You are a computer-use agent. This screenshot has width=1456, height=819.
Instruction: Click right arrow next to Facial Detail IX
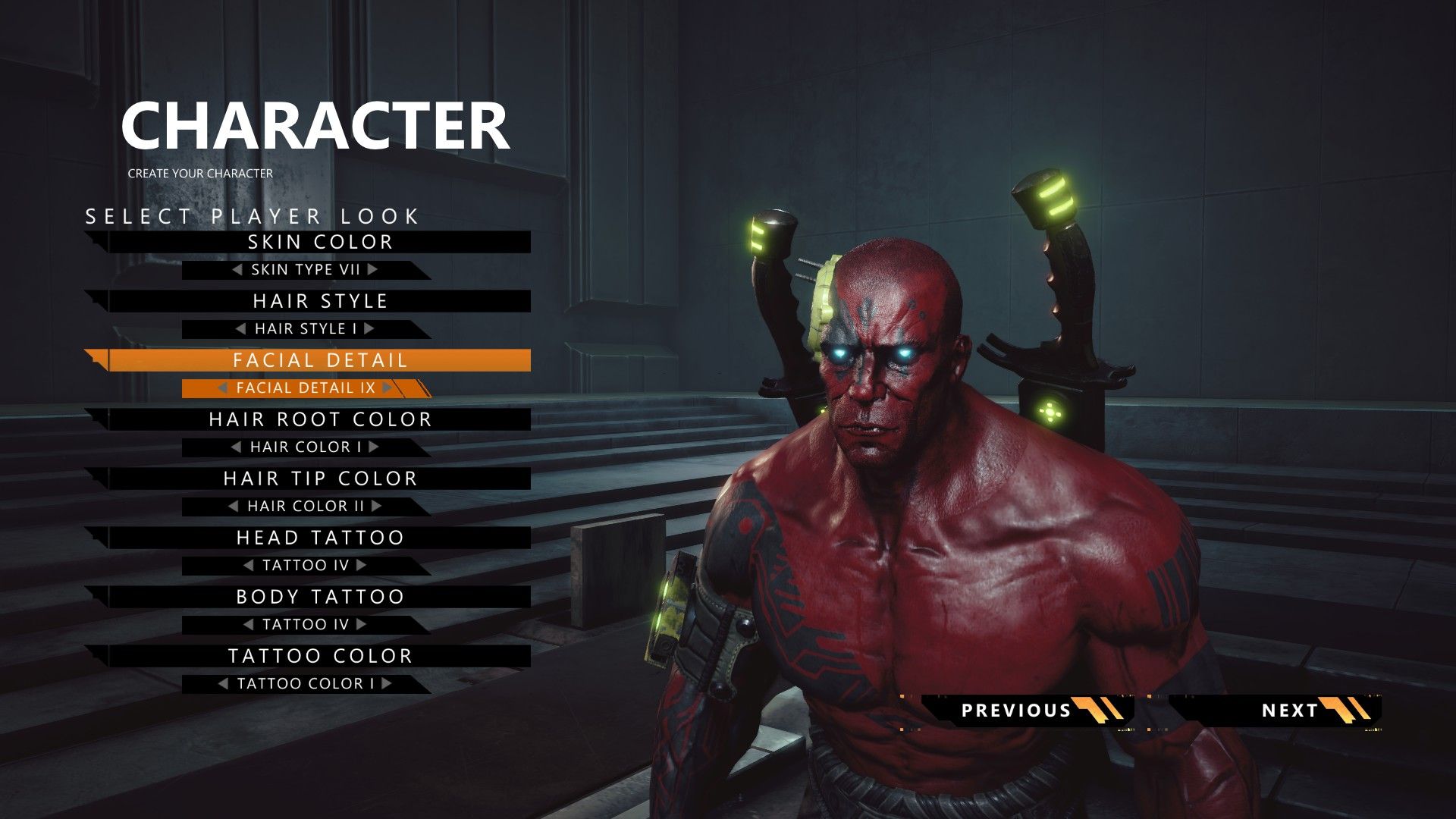click(388, 388)
